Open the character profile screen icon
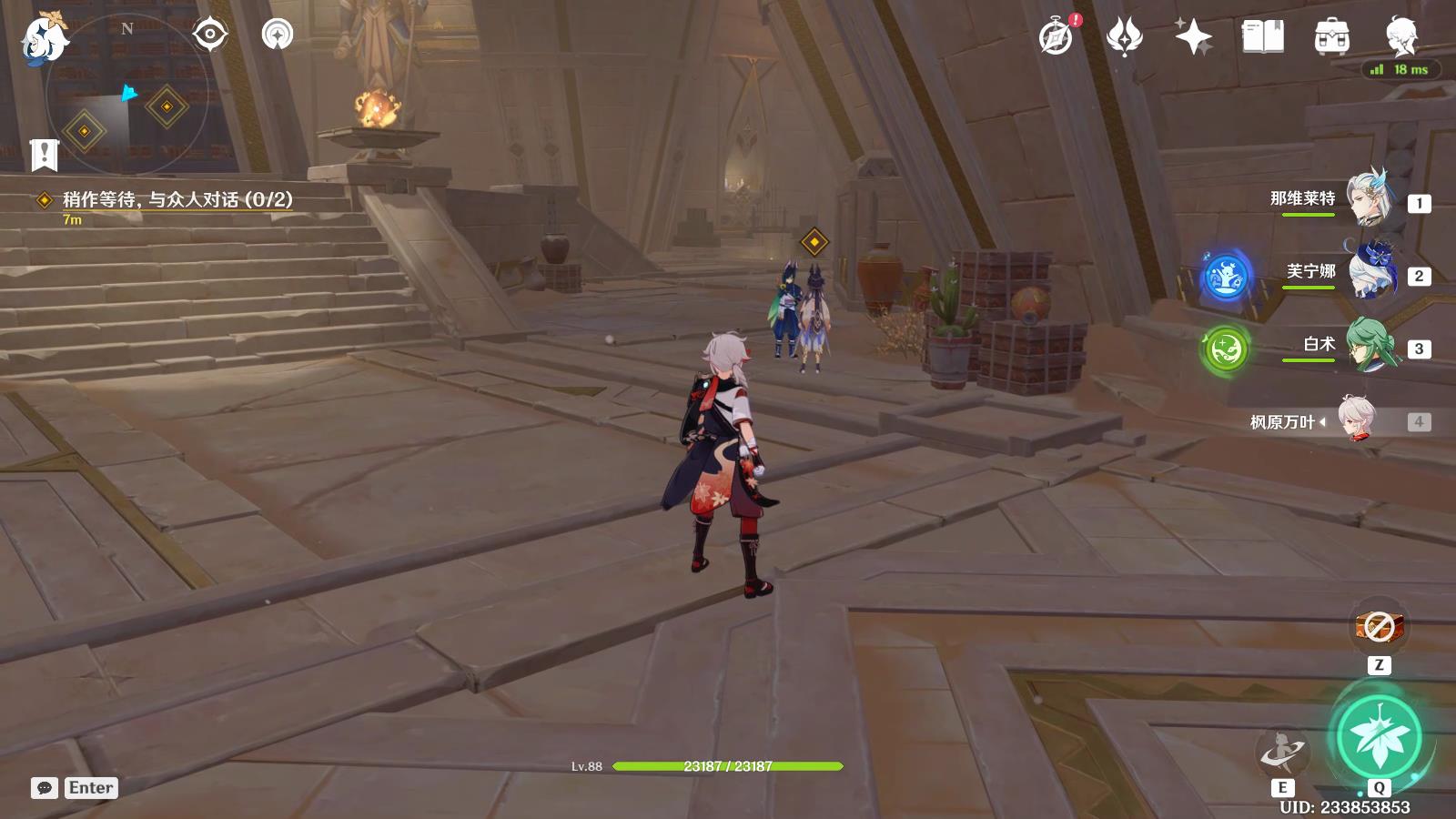1456x819 pixels. coord(1400,37)
